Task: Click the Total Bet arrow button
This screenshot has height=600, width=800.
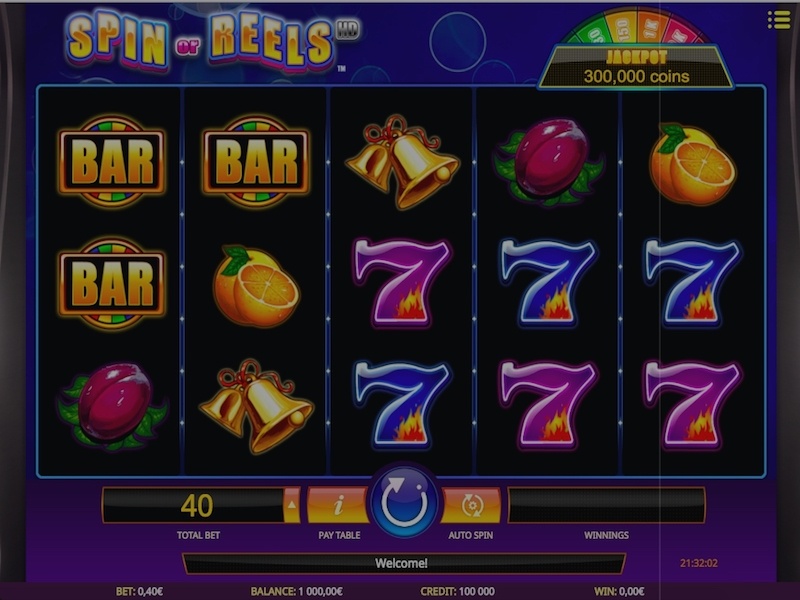Action: 292,506
